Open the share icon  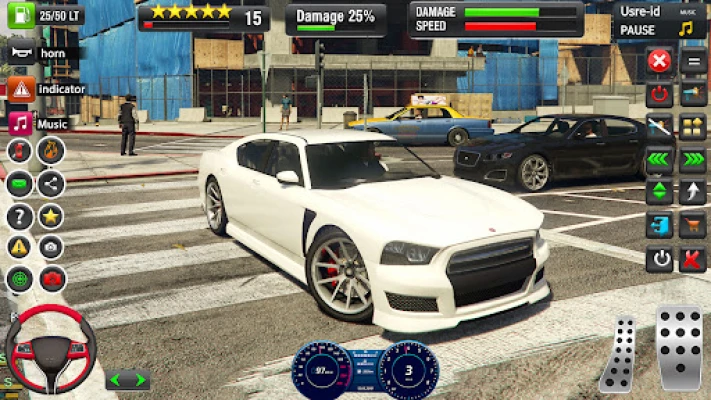pyautogui.click(x=51, y=184)
